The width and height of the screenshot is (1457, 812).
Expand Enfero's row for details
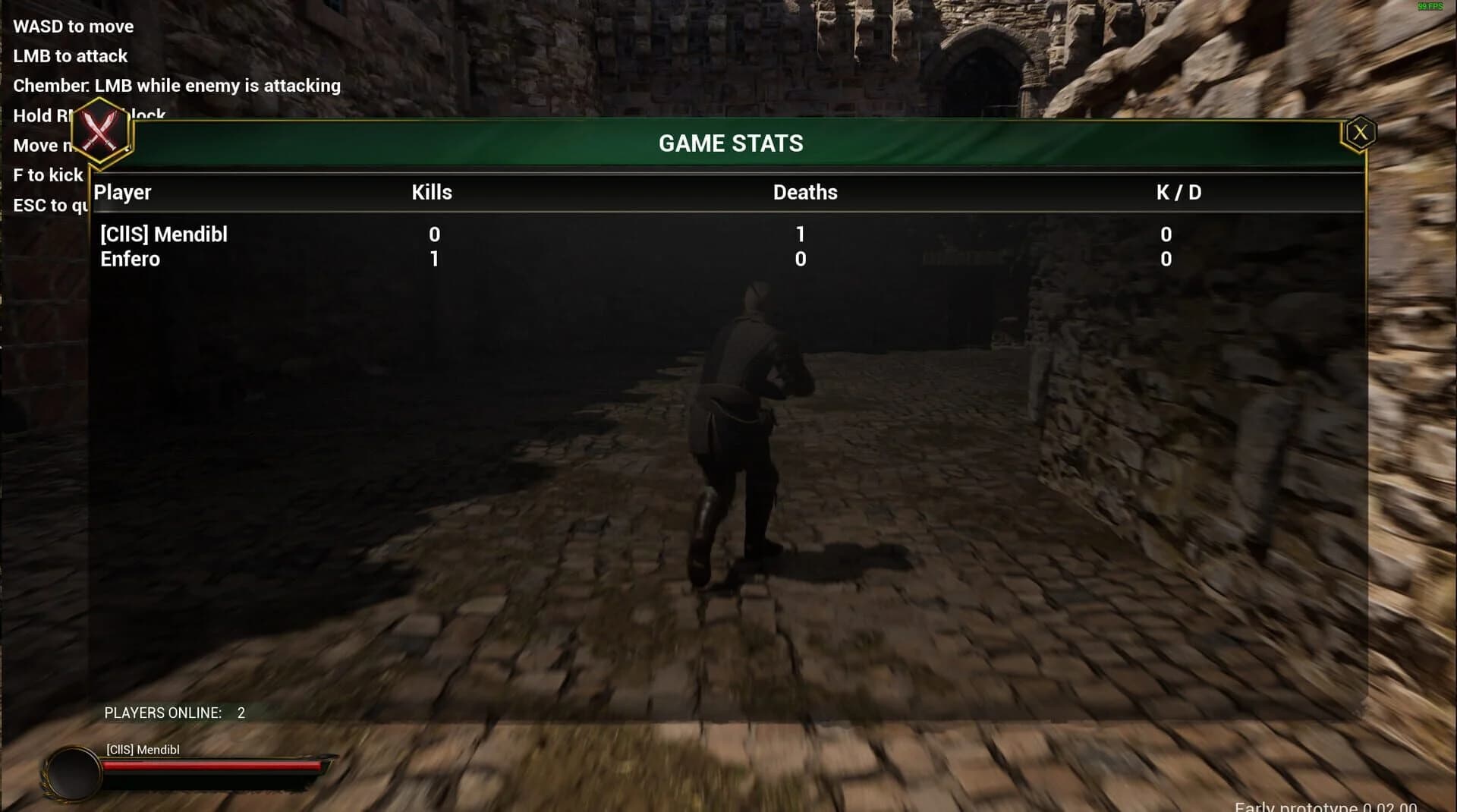[x=131, y=259]
